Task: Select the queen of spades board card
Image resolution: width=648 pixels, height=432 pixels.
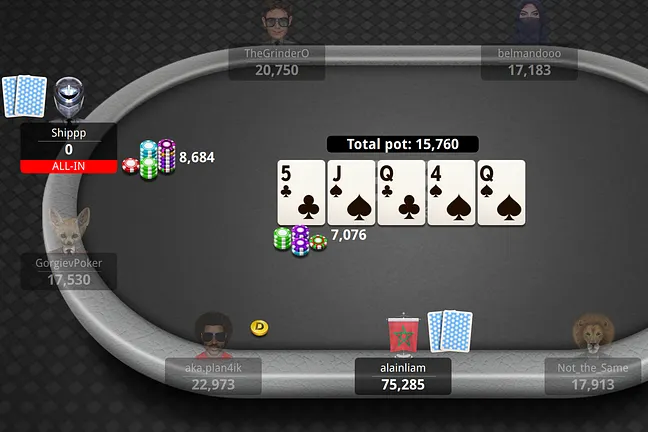Action: [501, 192]
